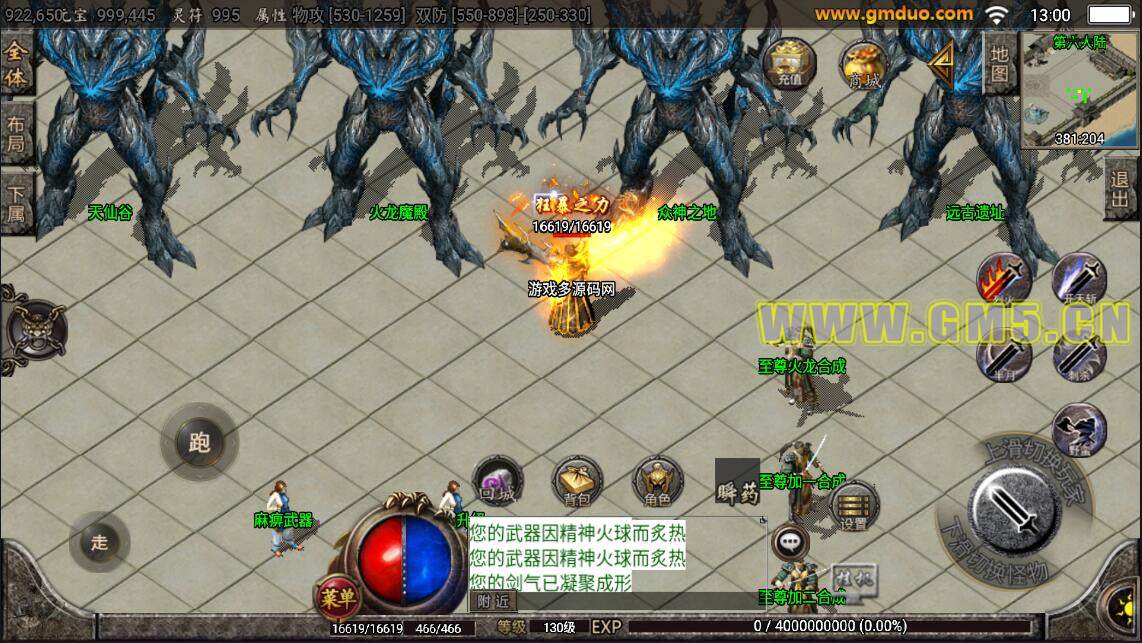Open the 背包 backpack
The height and width of the screenshot is (643, 1142).
[577, 480]
